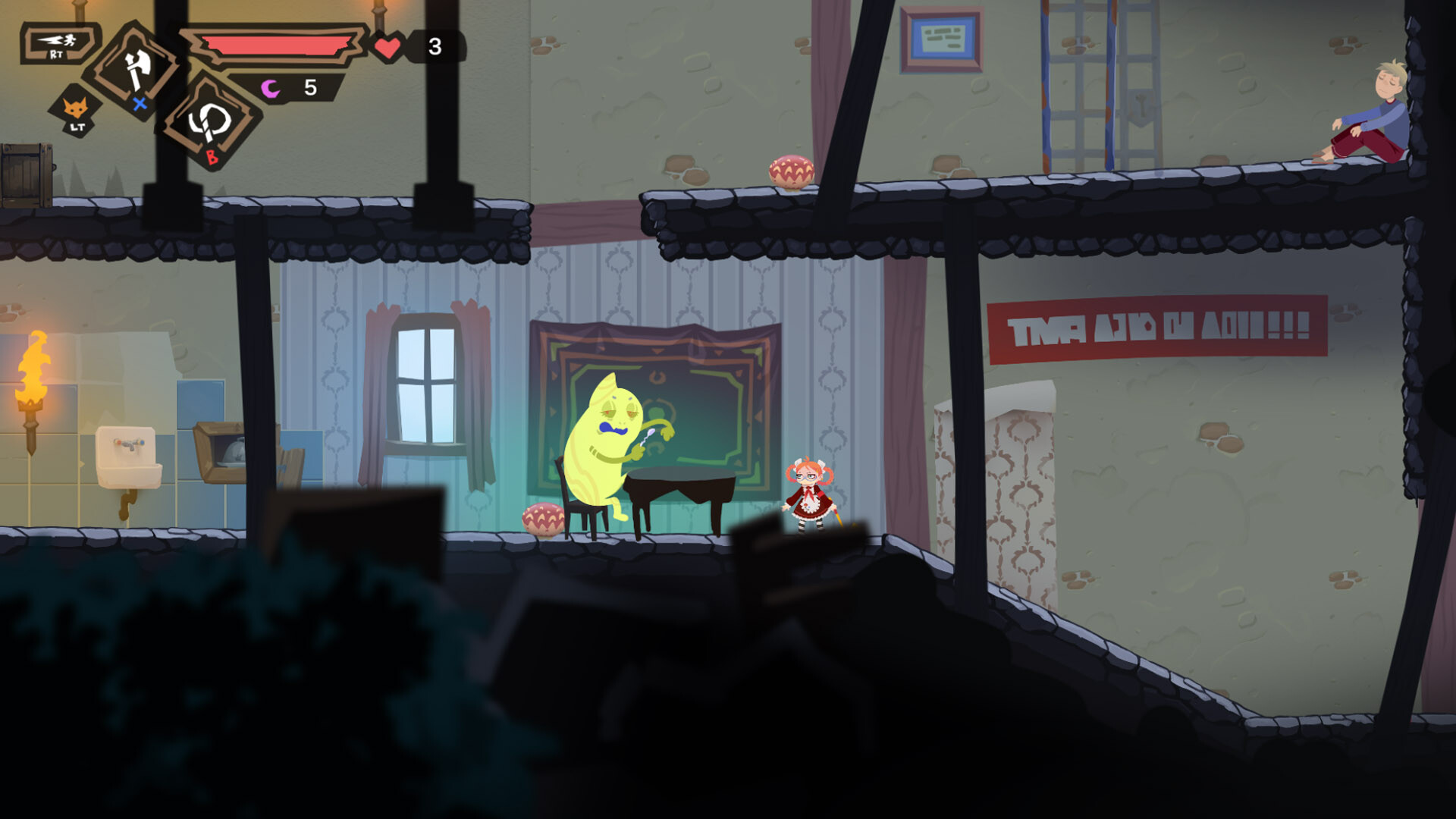Click the red health bar at the top
Viewport: 1456px width, 819px height.
coord(277,43)
